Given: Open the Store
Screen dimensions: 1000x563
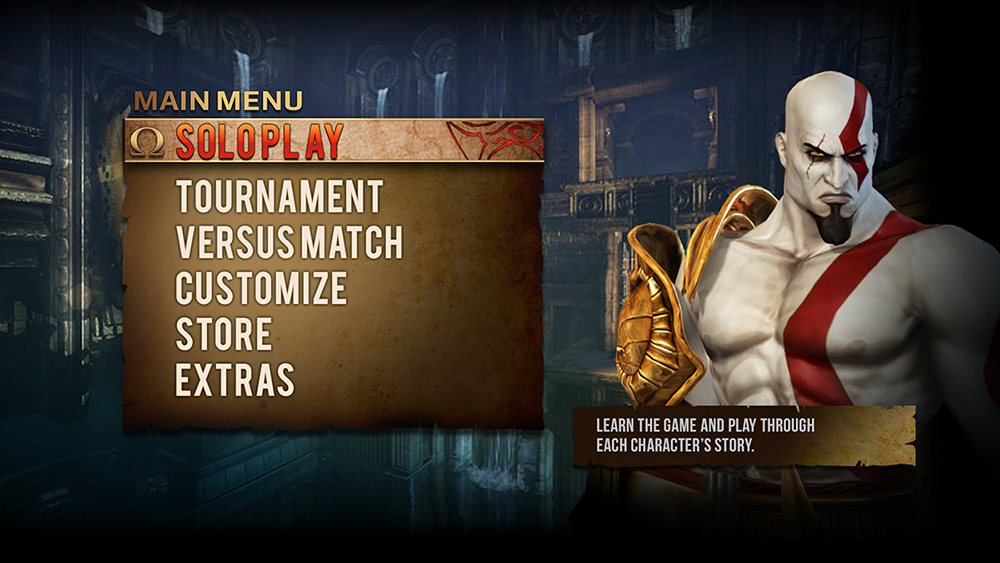Looking at the screenshot, I should [224, 334].
